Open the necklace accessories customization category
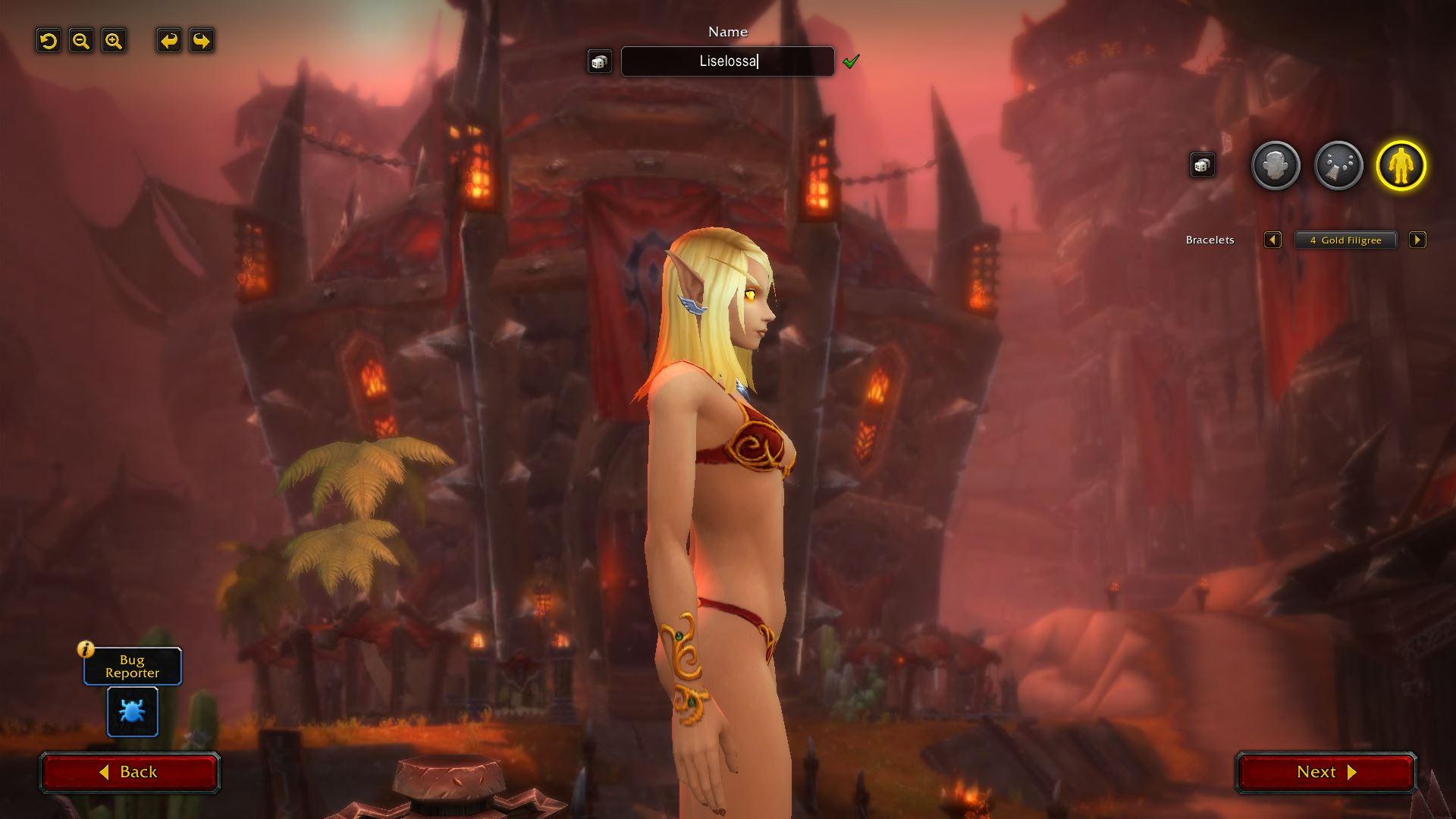Screen dimensions: 1456x819 point(1338,166)
